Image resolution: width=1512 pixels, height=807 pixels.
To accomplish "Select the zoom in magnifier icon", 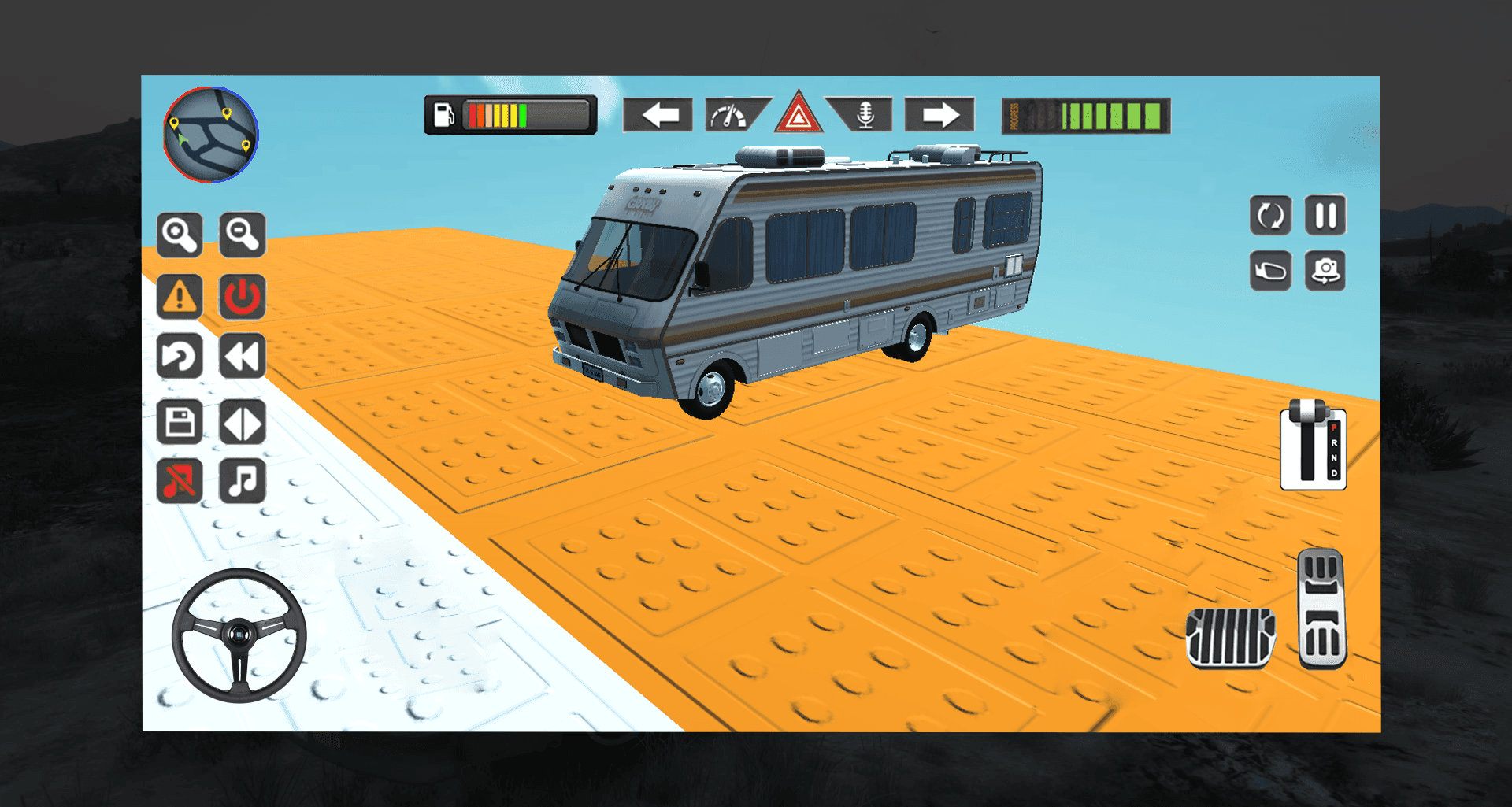I will coord(180,235).
